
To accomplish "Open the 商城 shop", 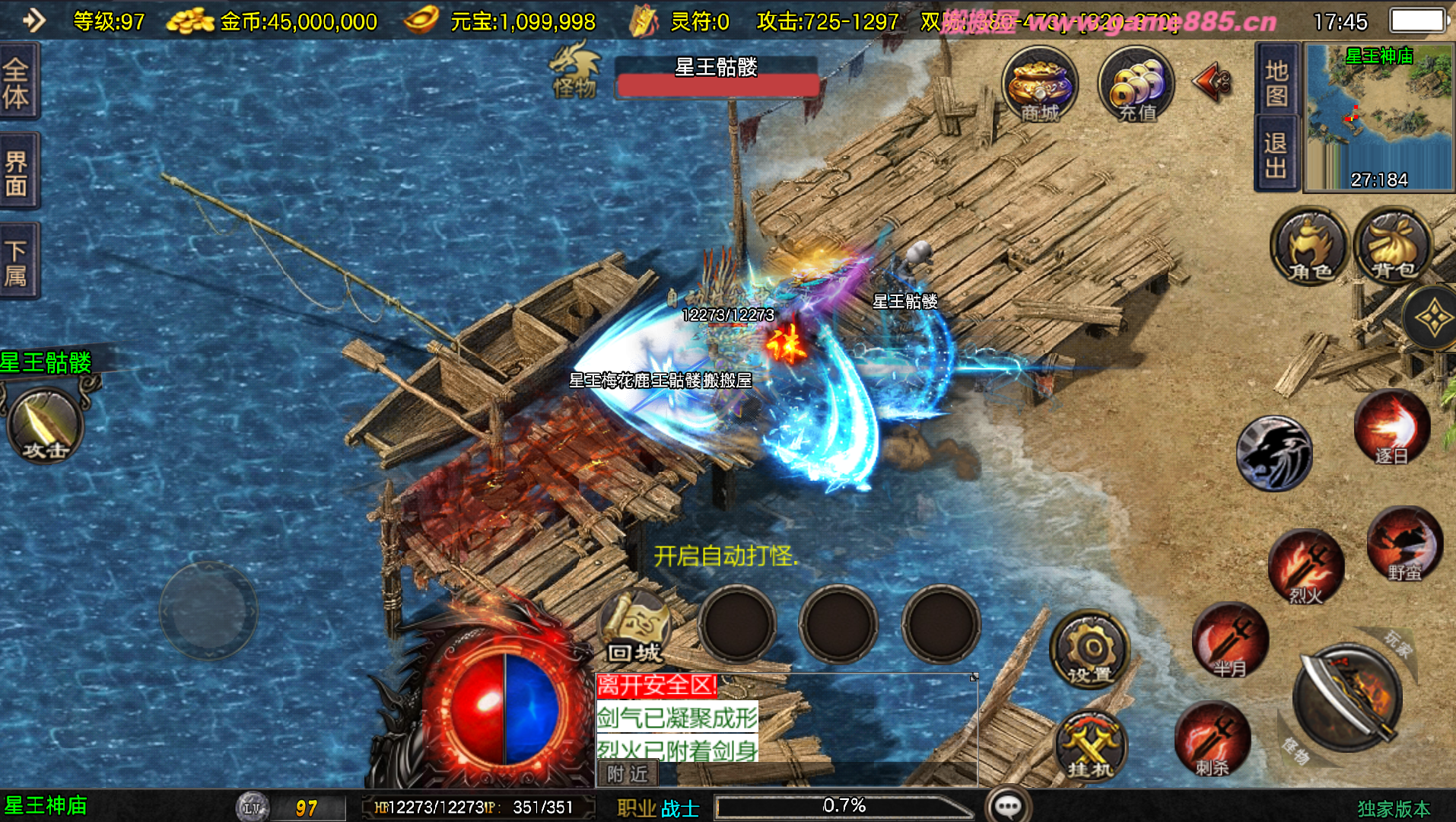I will [1039, 85].
